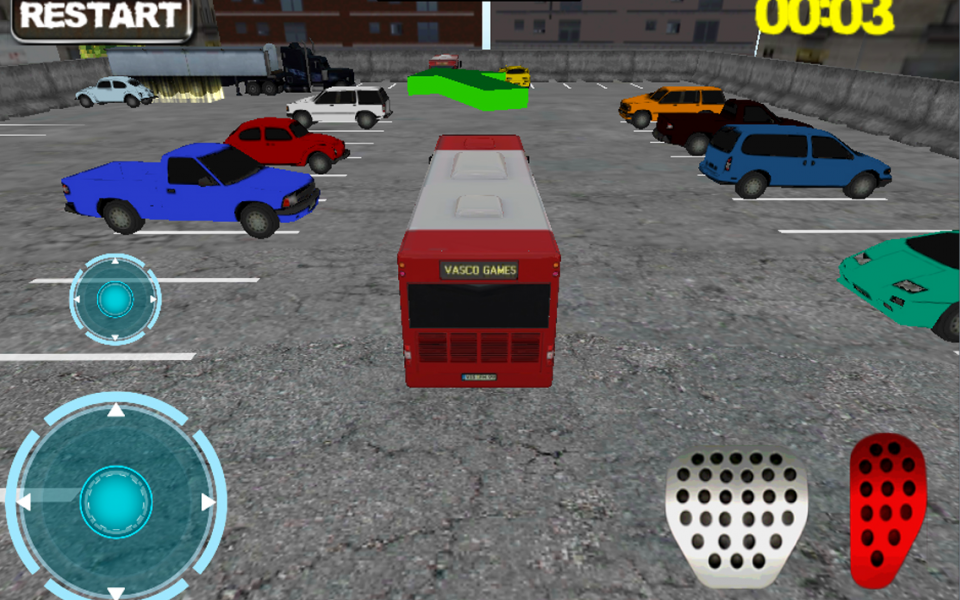Screen dimensions: 960x600
Task: Click the large joystick's right arrow
Action: [x=208, y=502]
